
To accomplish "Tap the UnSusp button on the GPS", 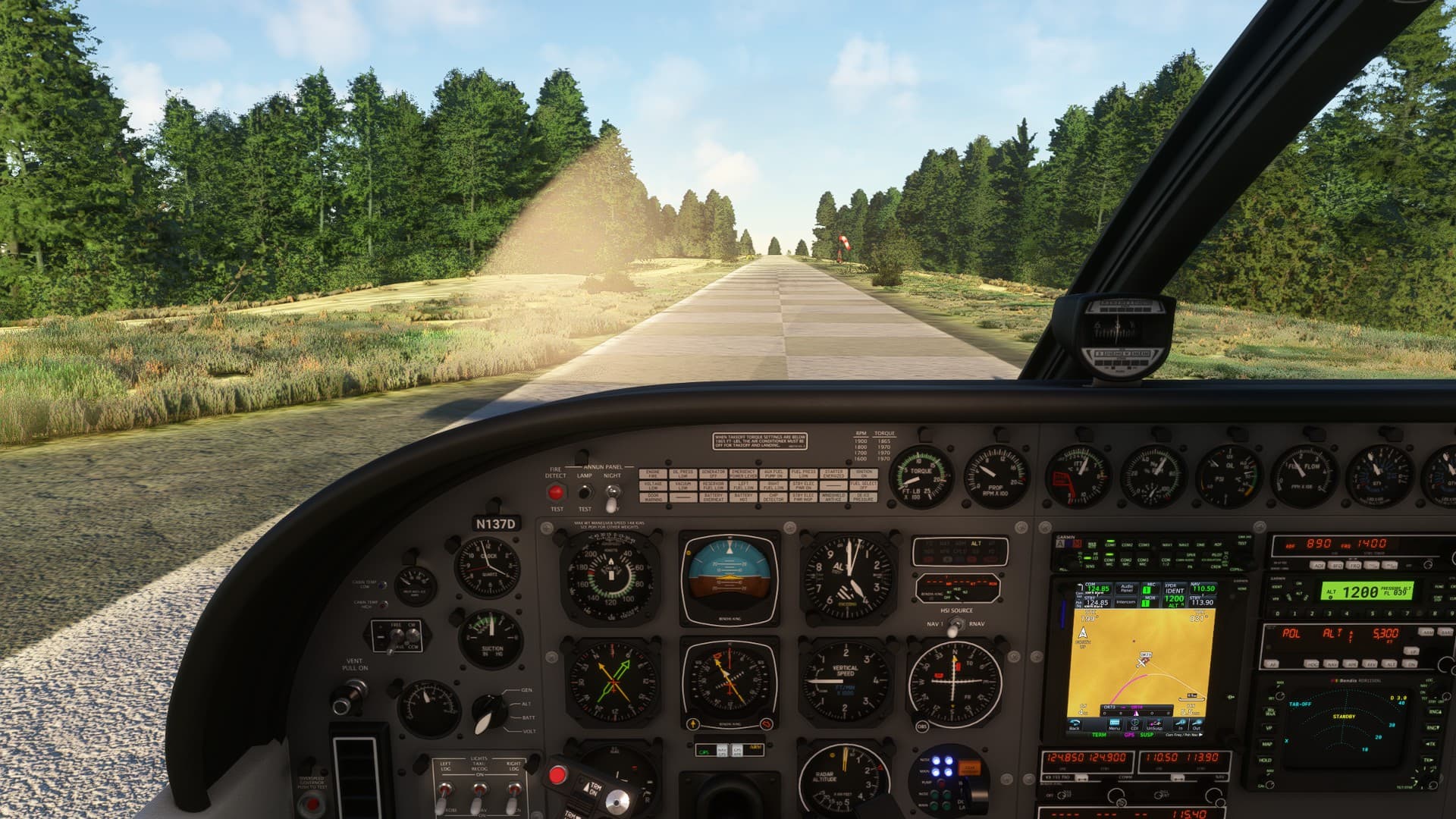I will (1155, 725).
